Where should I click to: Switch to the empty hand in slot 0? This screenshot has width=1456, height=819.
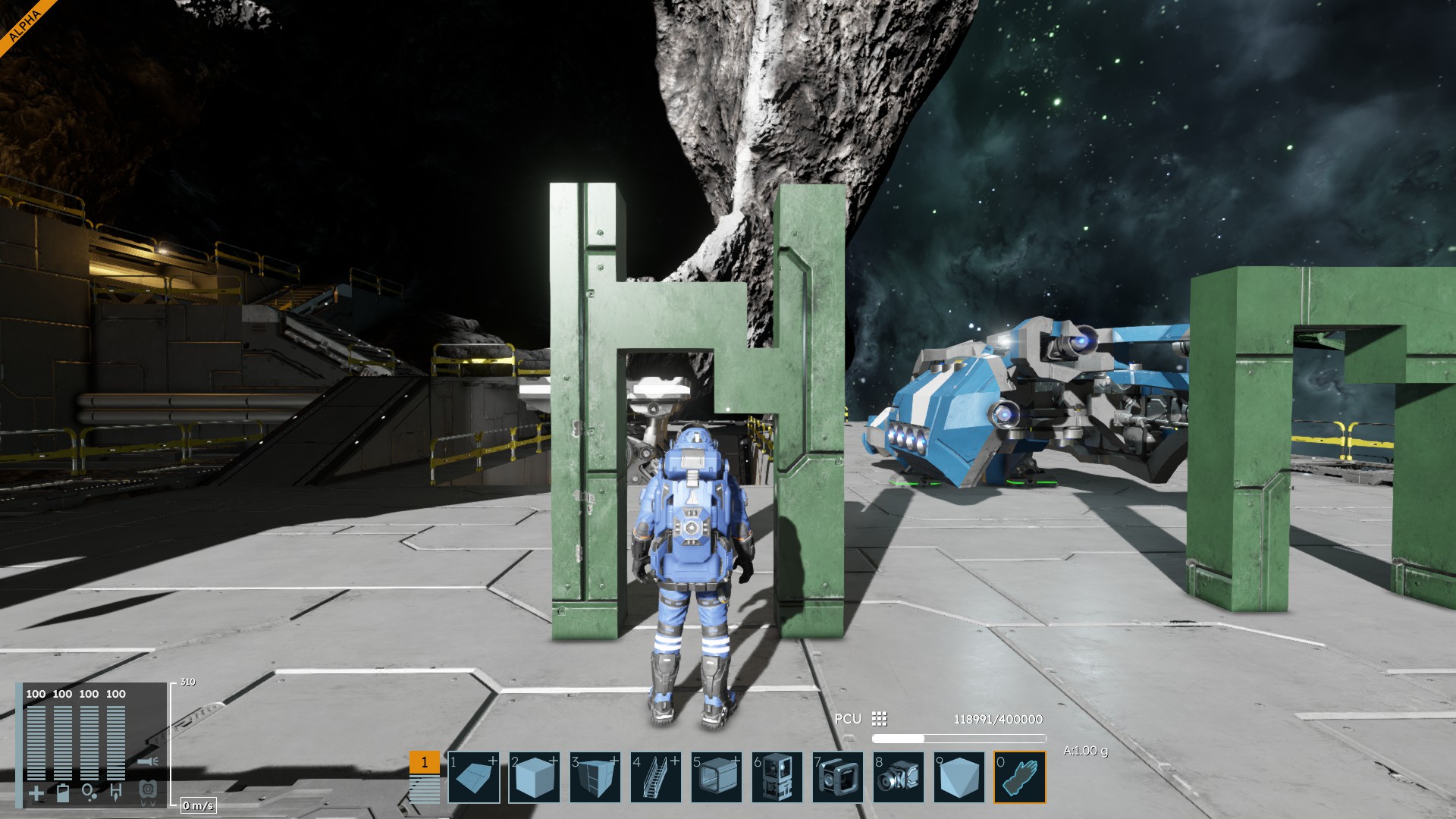(1020, 777)
